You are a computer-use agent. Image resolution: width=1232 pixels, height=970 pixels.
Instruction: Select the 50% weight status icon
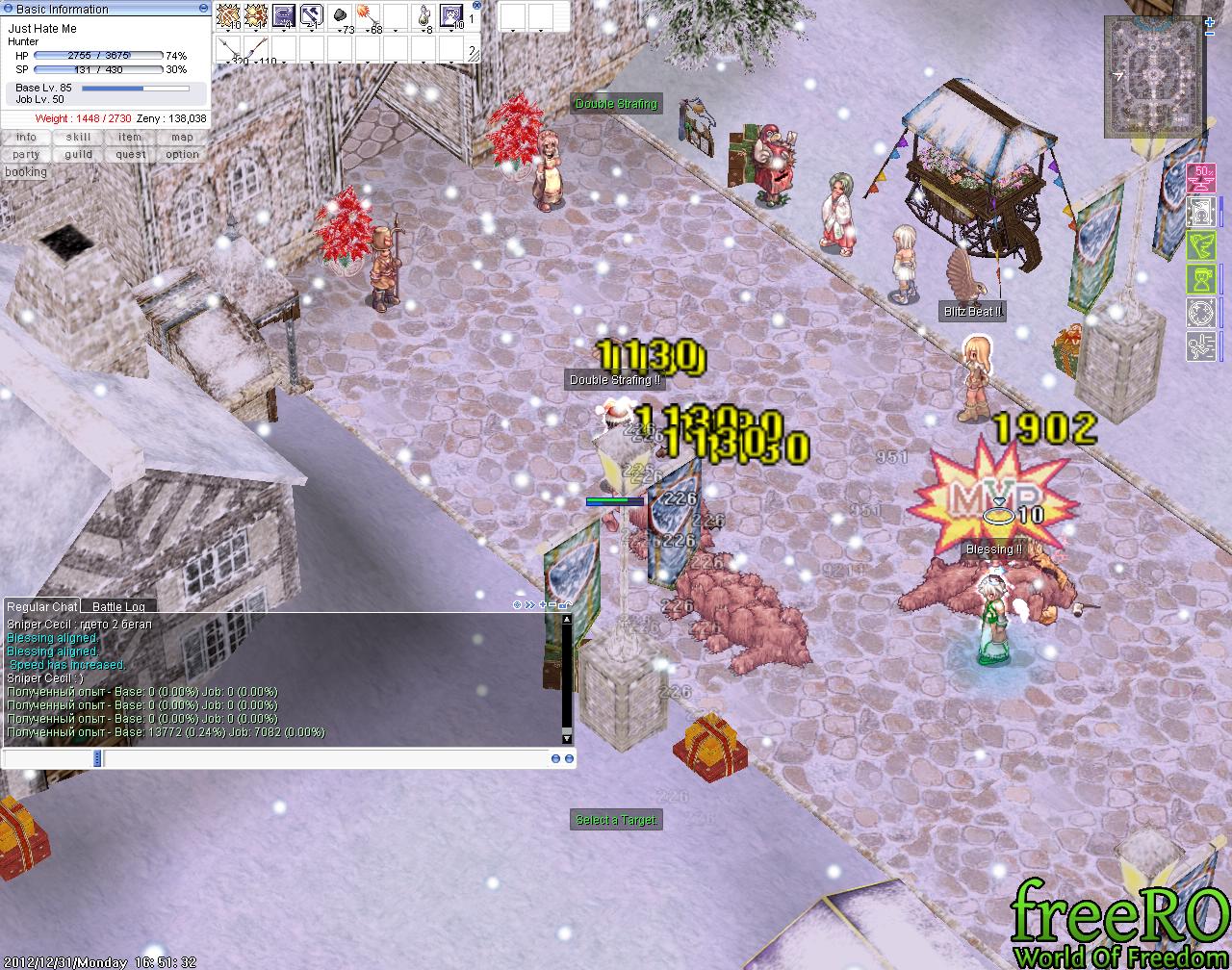1201,177
